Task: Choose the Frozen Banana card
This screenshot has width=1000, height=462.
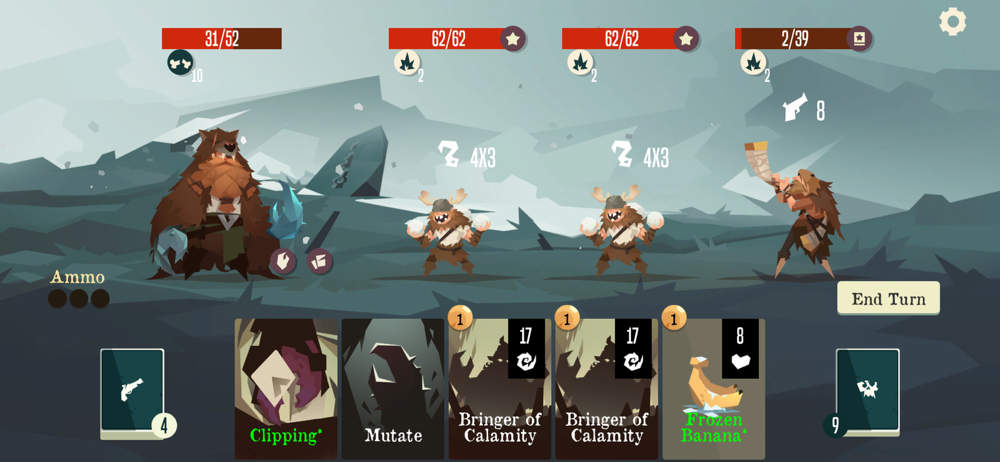Action: (713, 389)
